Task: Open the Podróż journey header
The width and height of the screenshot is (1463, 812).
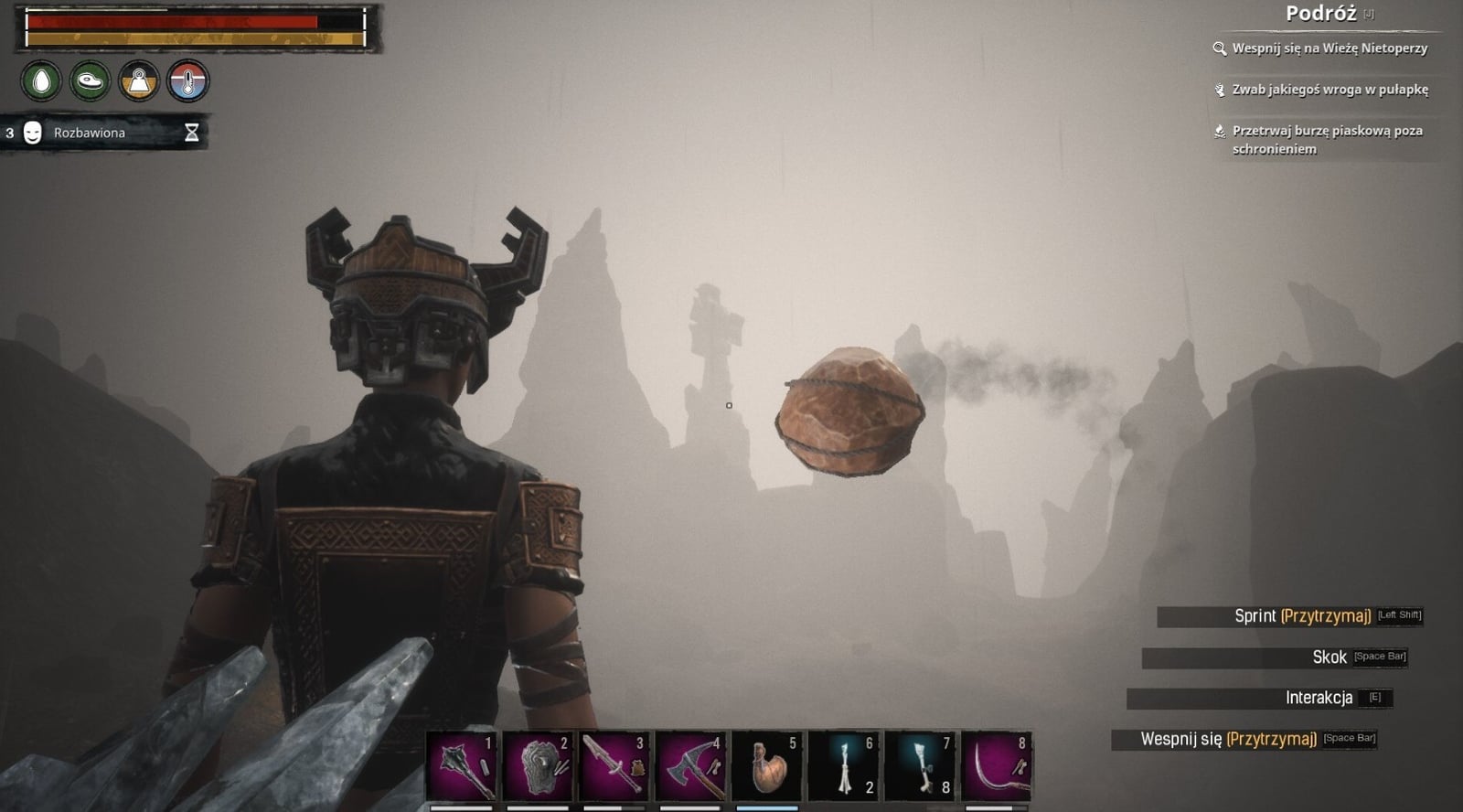Action: click(1320, 14)
